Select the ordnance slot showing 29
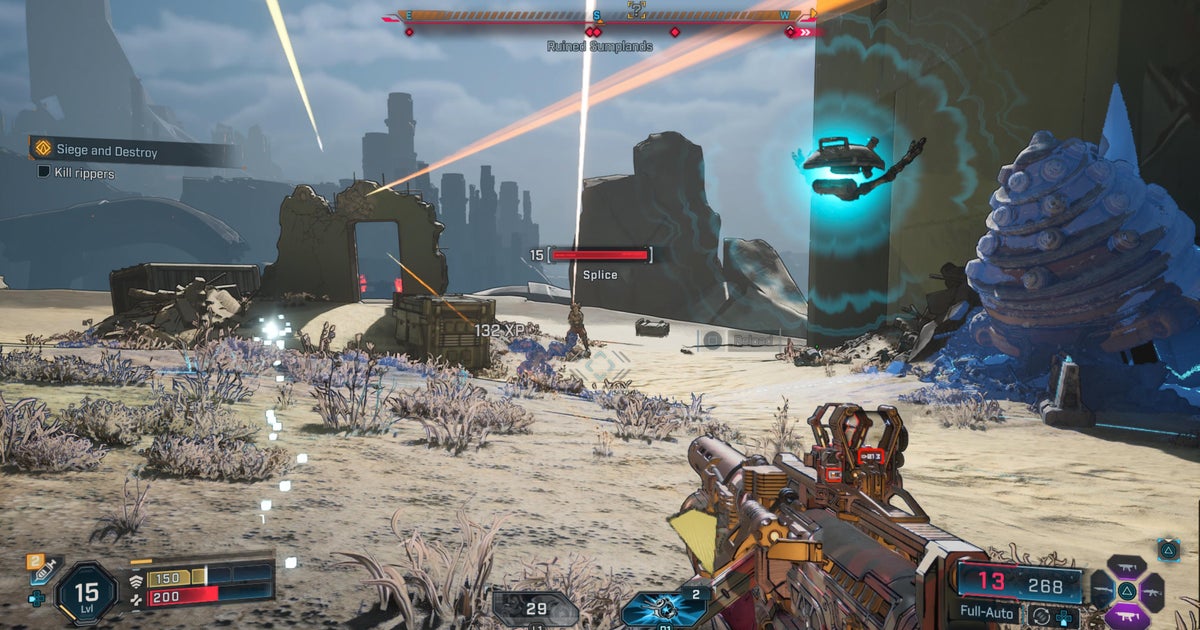The width and height of the screenshot is (1200, 630). coord(535,607)
